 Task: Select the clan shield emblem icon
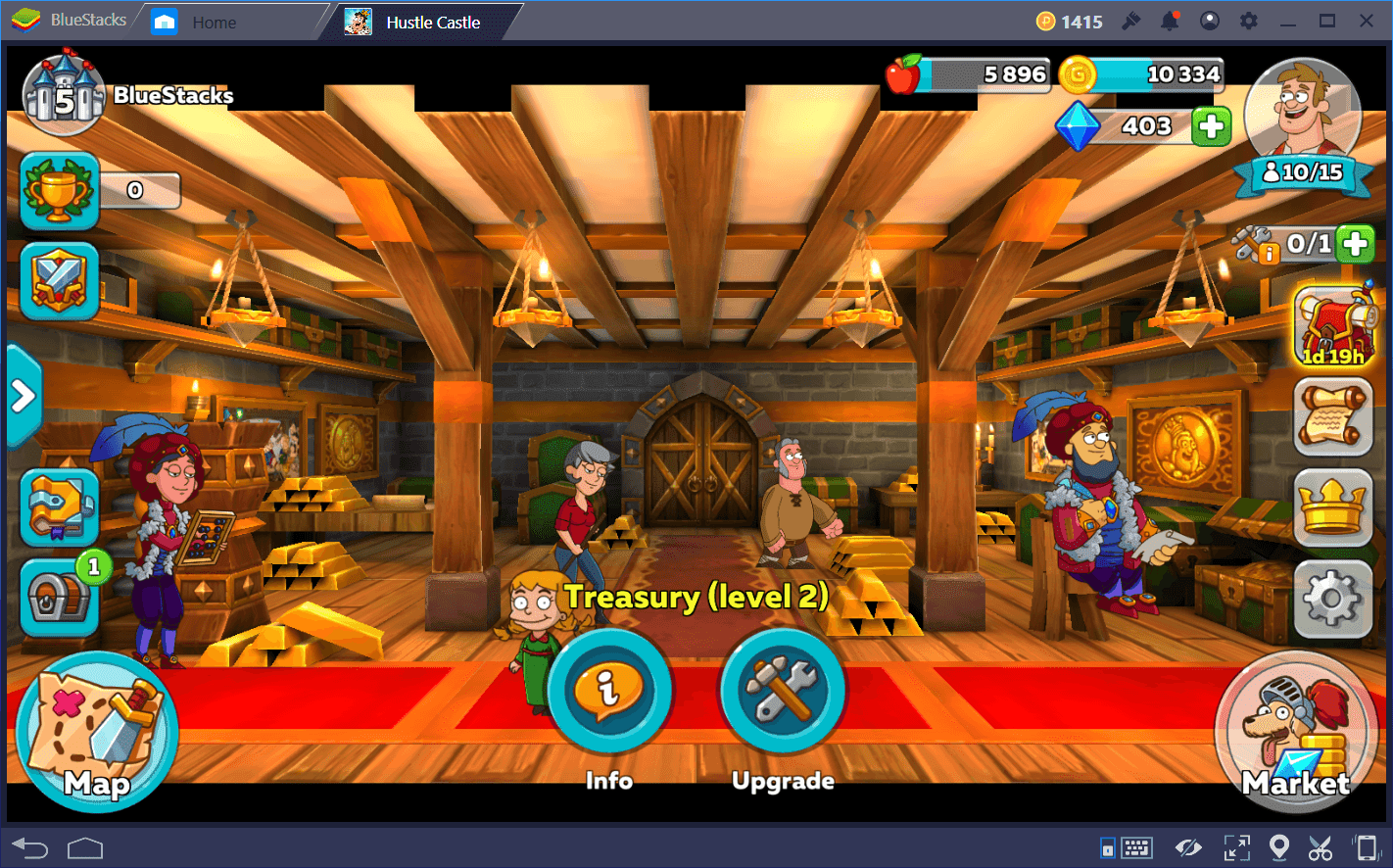(59, 282)
